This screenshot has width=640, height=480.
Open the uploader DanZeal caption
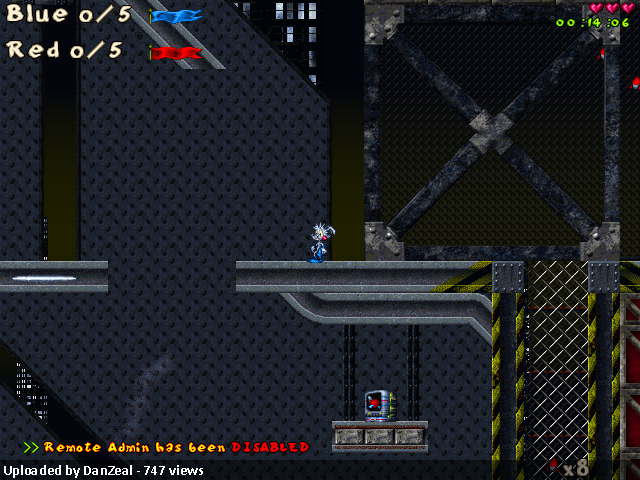pos(104,470)
